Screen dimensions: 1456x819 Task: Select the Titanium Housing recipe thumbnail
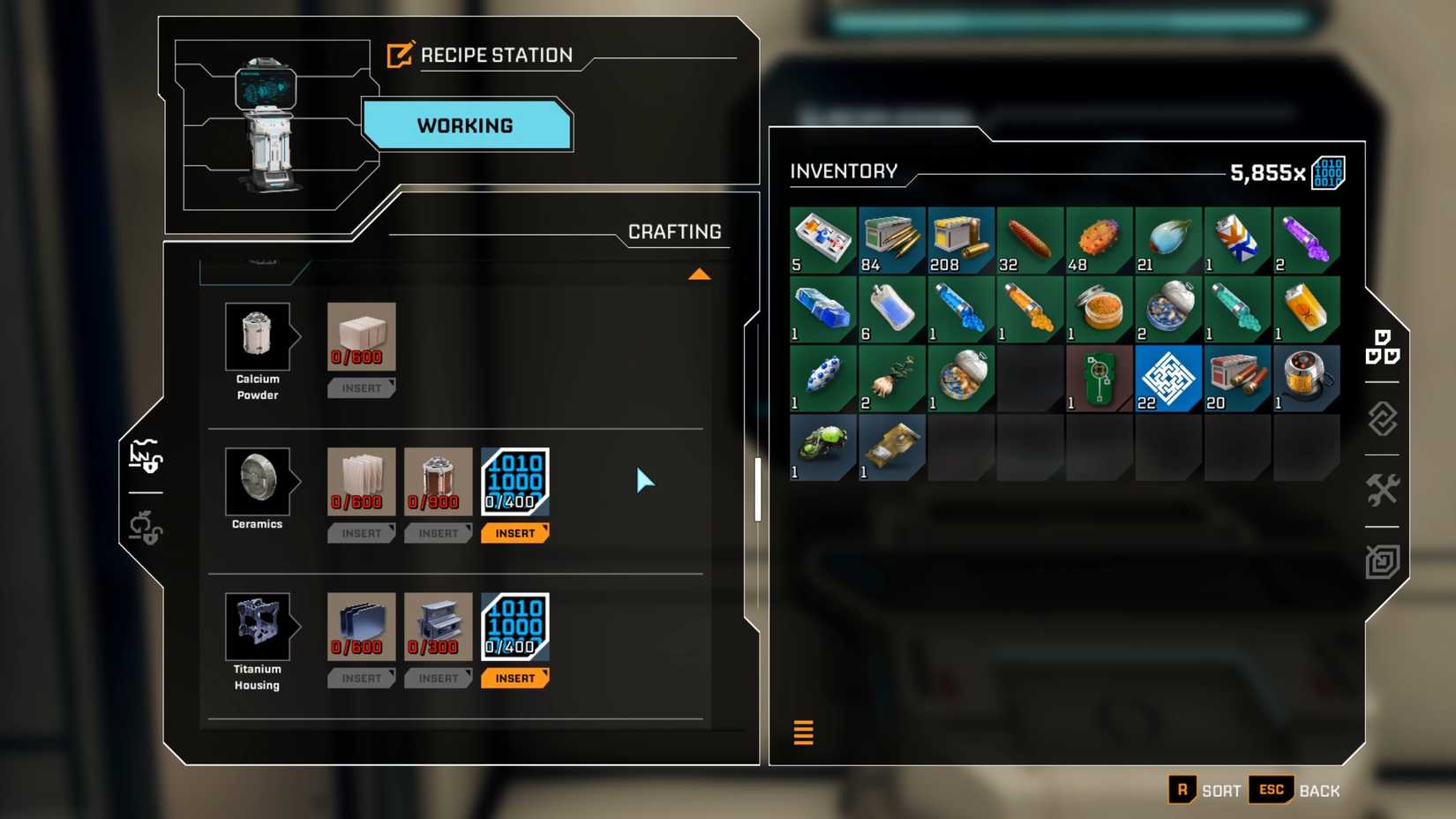click(258, 627)
